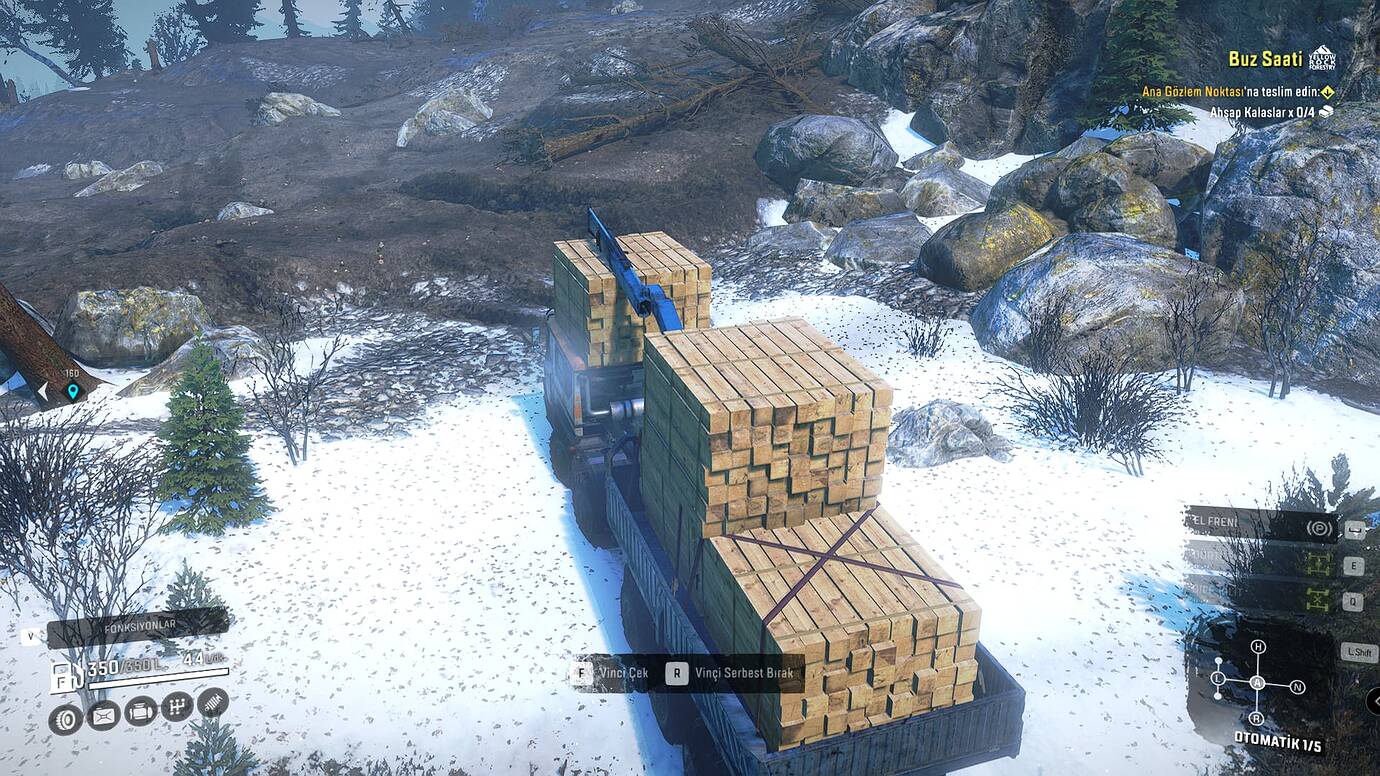Shift the gearbox into Low gear
Viewport: 1380px width, 776px height.
click(x=1218, y=680)
